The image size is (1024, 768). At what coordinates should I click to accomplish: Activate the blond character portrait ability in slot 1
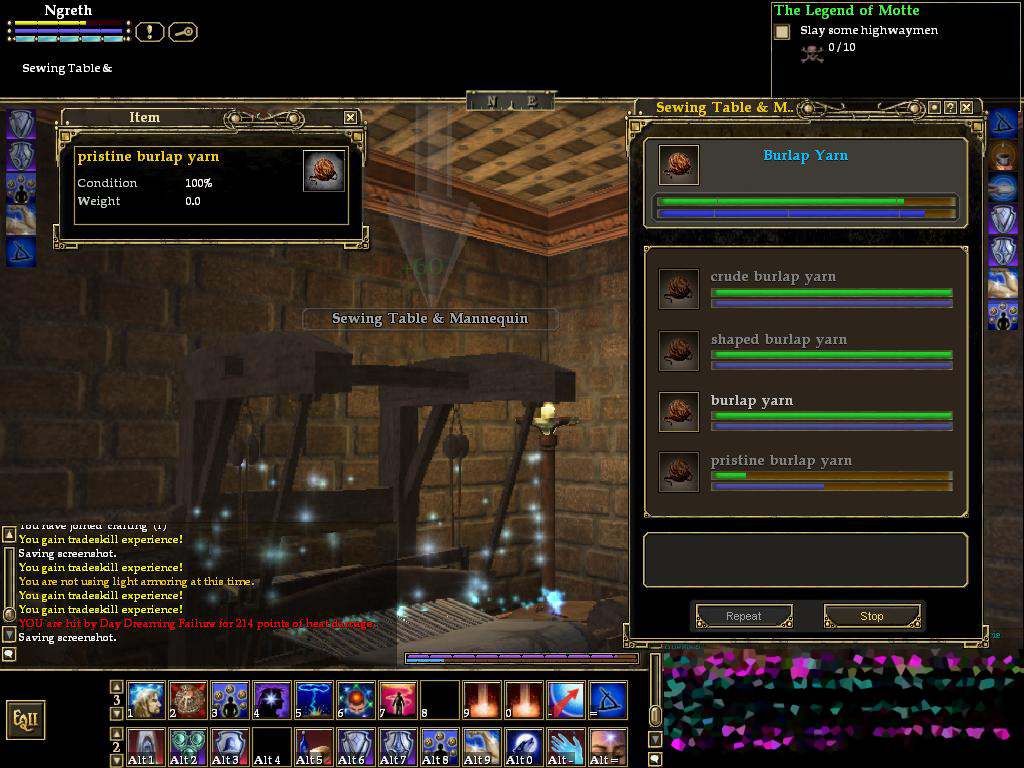pyautogui.click(x=146, y=700)
